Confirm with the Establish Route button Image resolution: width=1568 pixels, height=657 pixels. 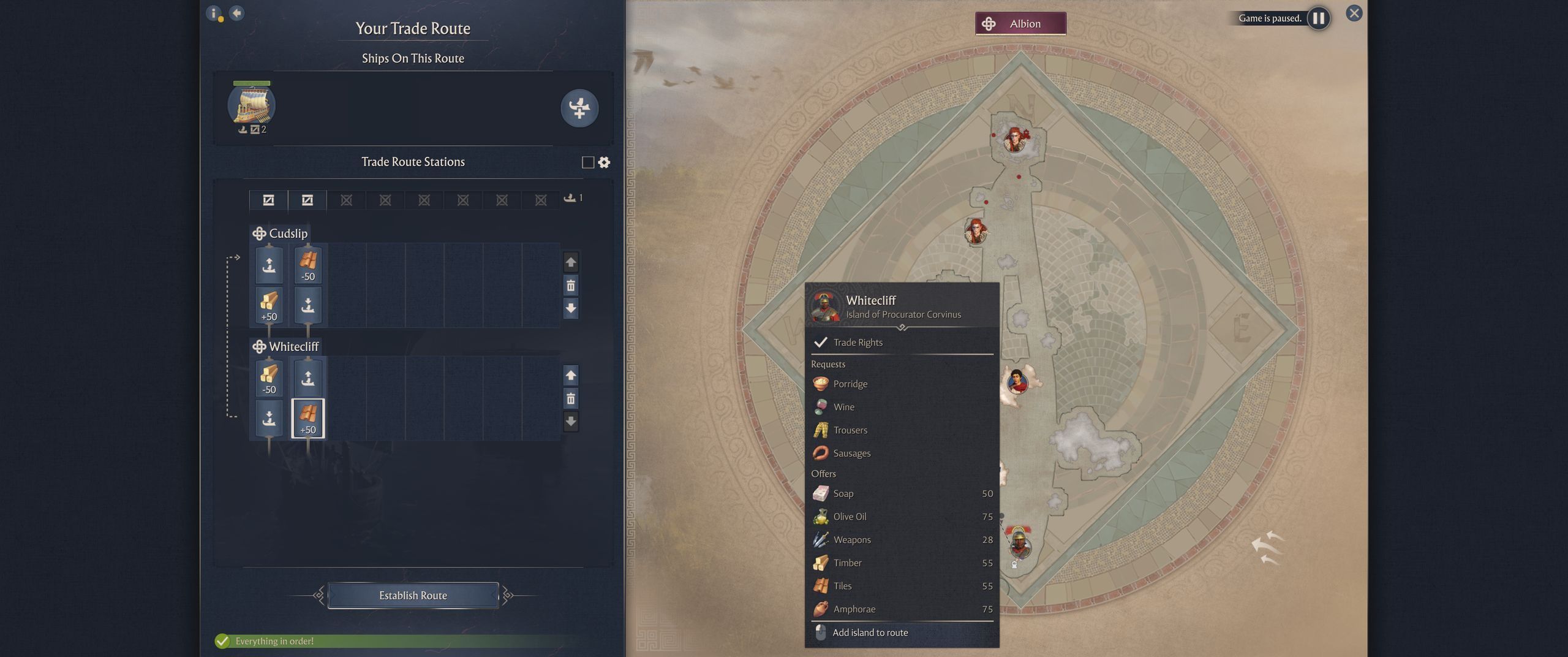(x=413, y=595)
